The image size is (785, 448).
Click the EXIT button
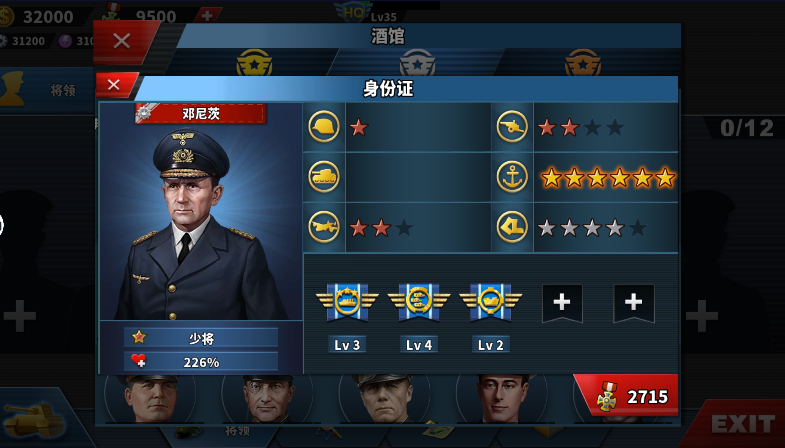tap(742, 424)
